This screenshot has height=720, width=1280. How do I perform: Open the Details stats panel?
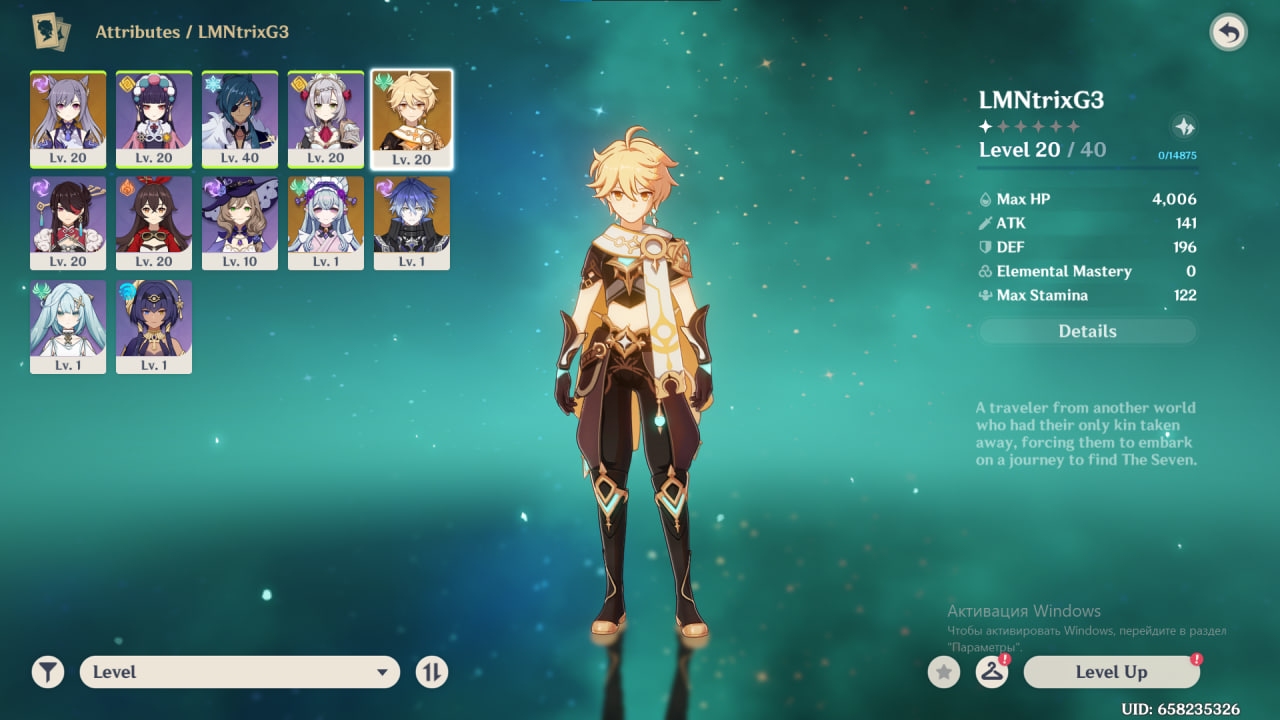coord(1087,331)
